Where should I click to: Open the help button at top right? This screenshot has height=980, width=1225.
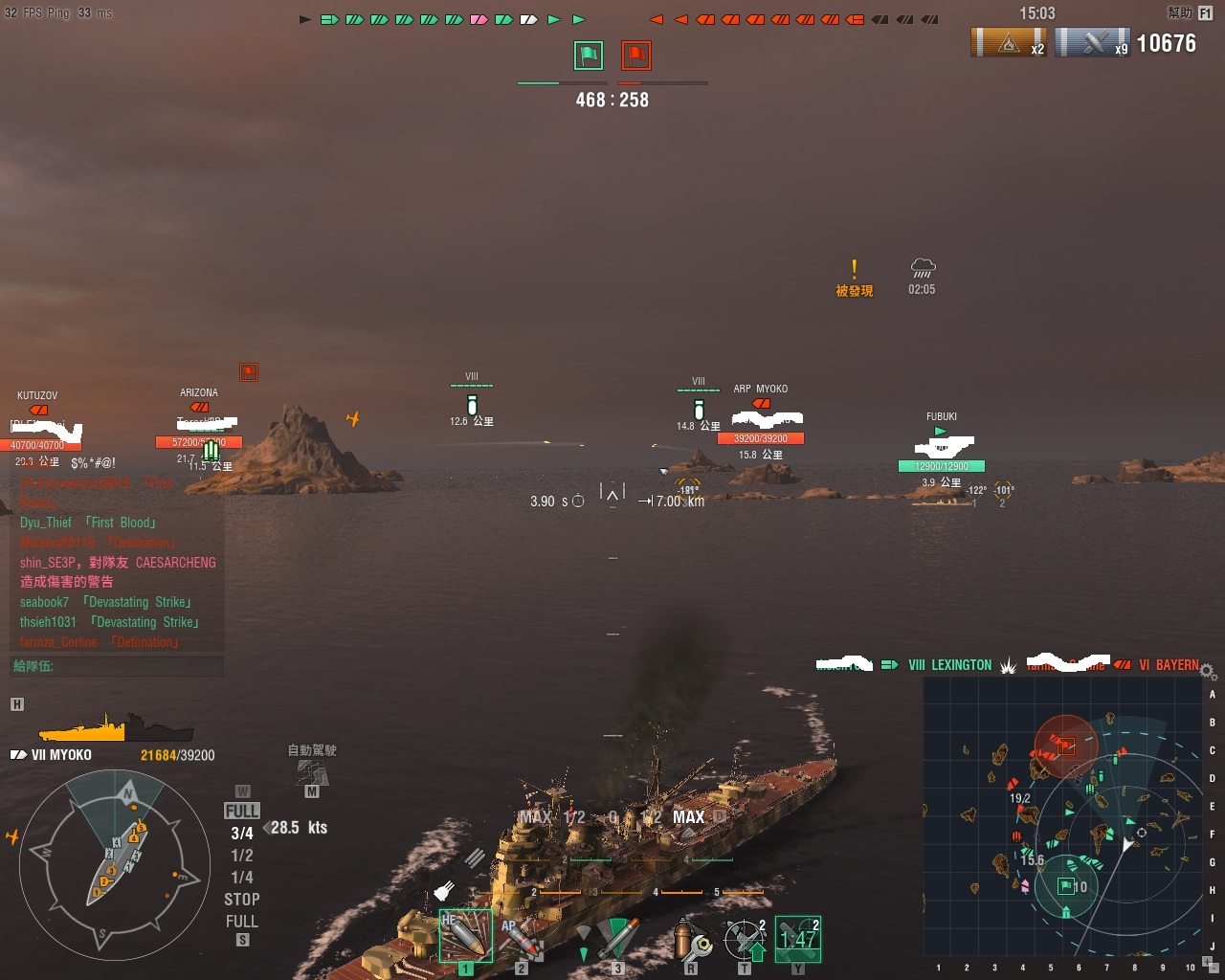click(x=1189, y=12)
